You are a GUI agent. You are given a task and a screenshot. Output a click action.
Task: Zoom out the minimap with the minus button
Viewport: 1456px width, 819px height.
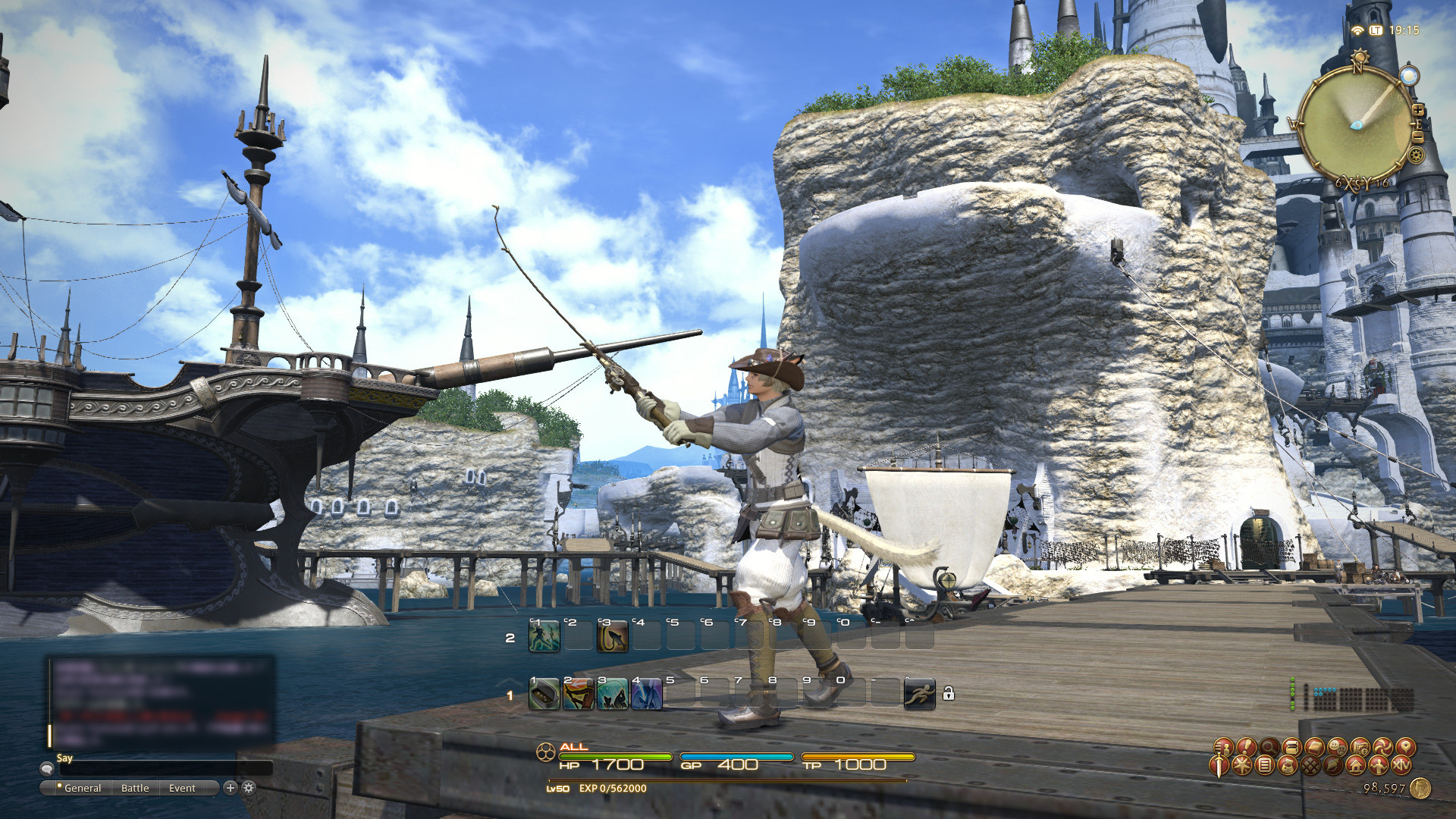coord(1417,137)
